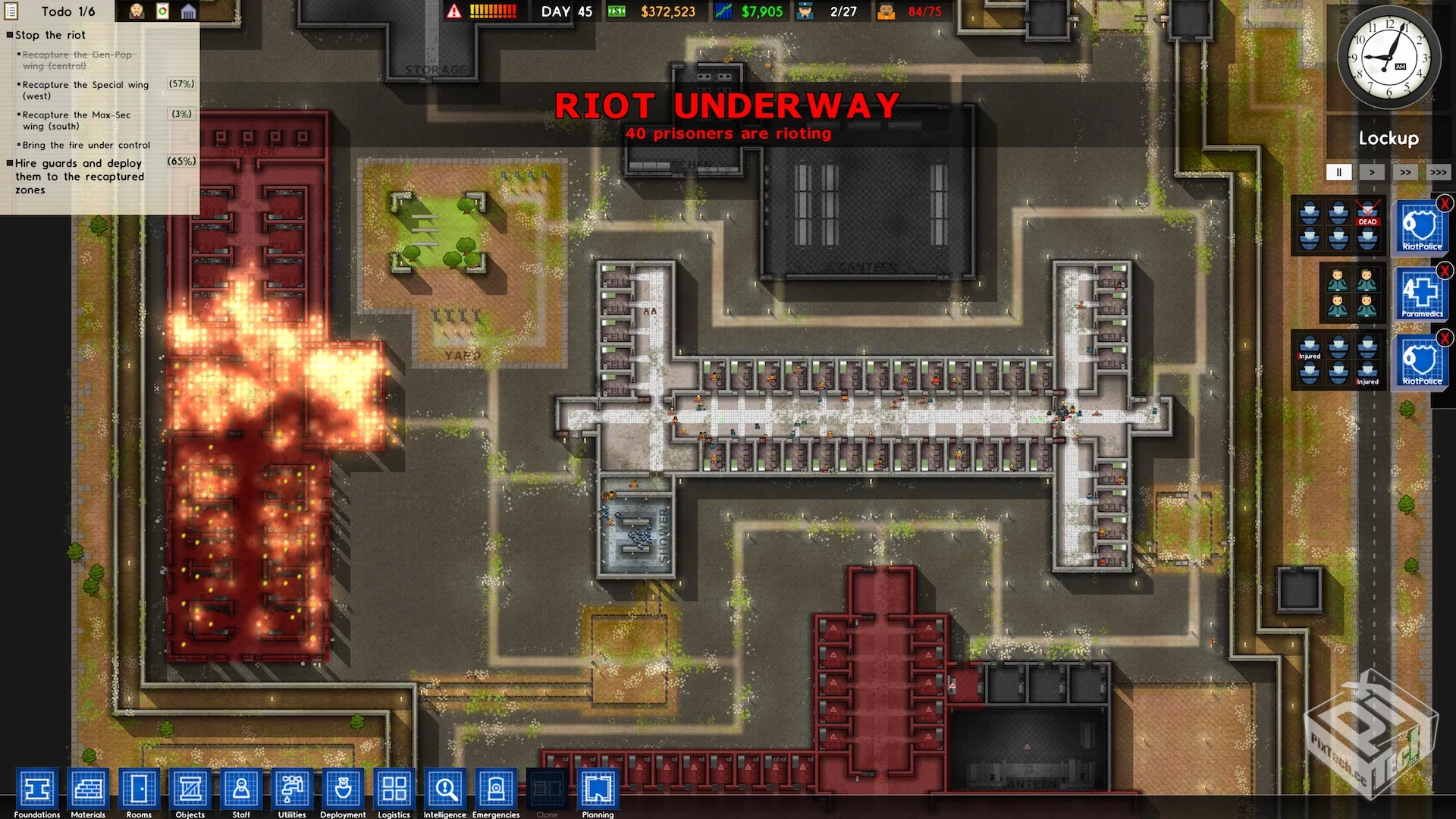
Task: Open the Emergencies callout menu
Action: click(496, 790)
